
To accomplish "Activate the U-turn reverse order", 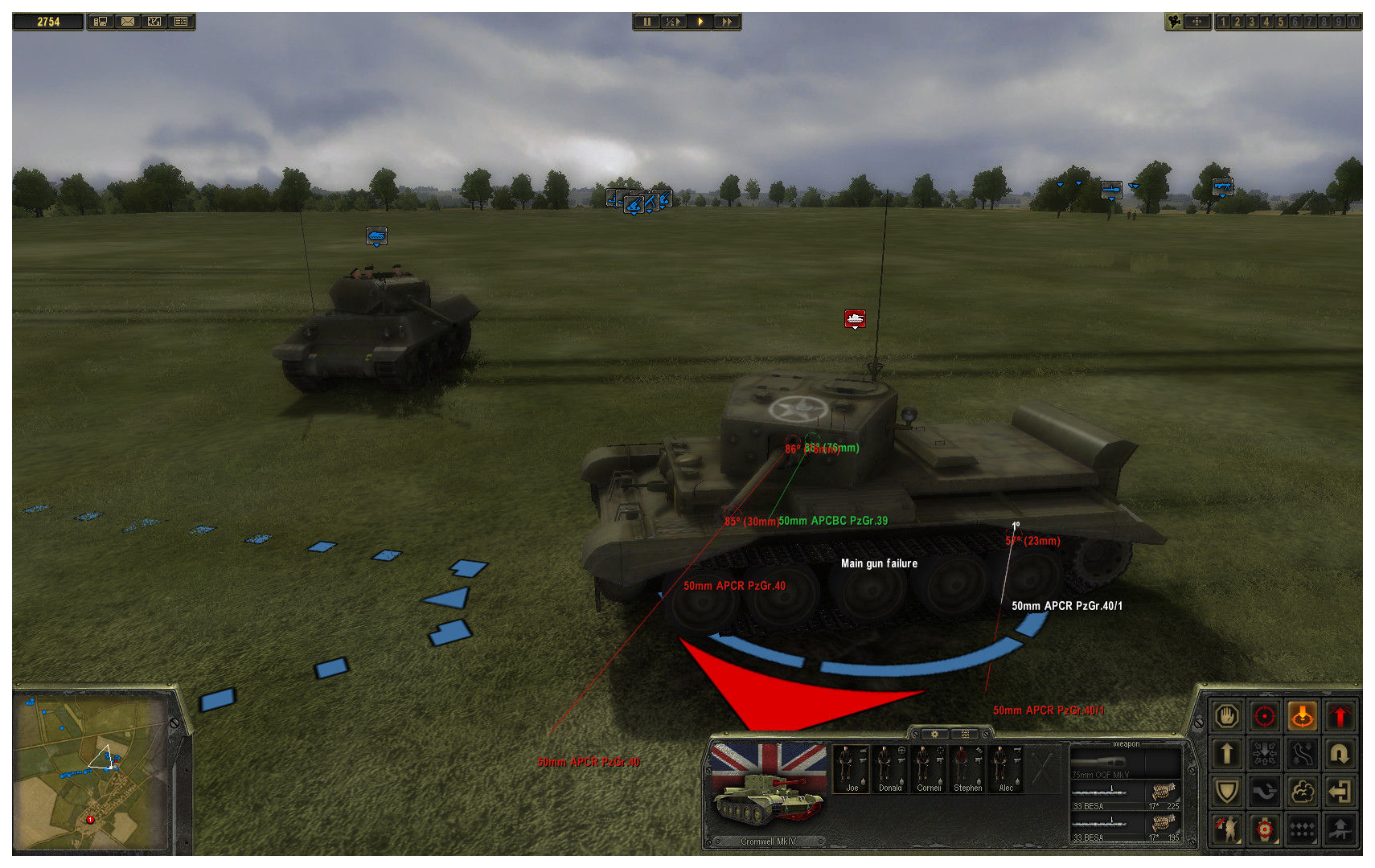I will click(x=1340, y=754).
